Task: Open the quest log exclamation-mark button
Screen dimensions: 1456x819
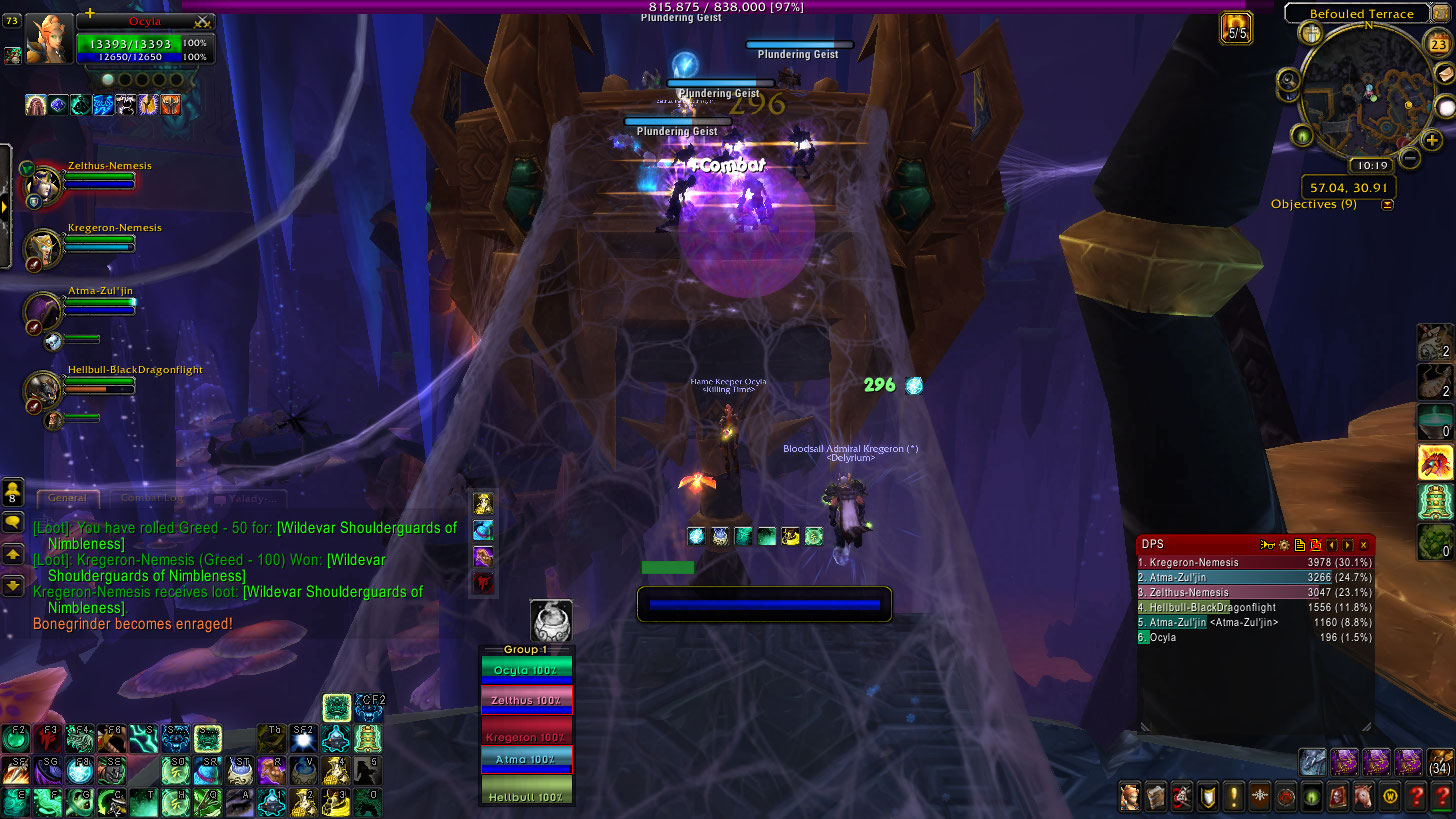Action: pos(1233,798)
